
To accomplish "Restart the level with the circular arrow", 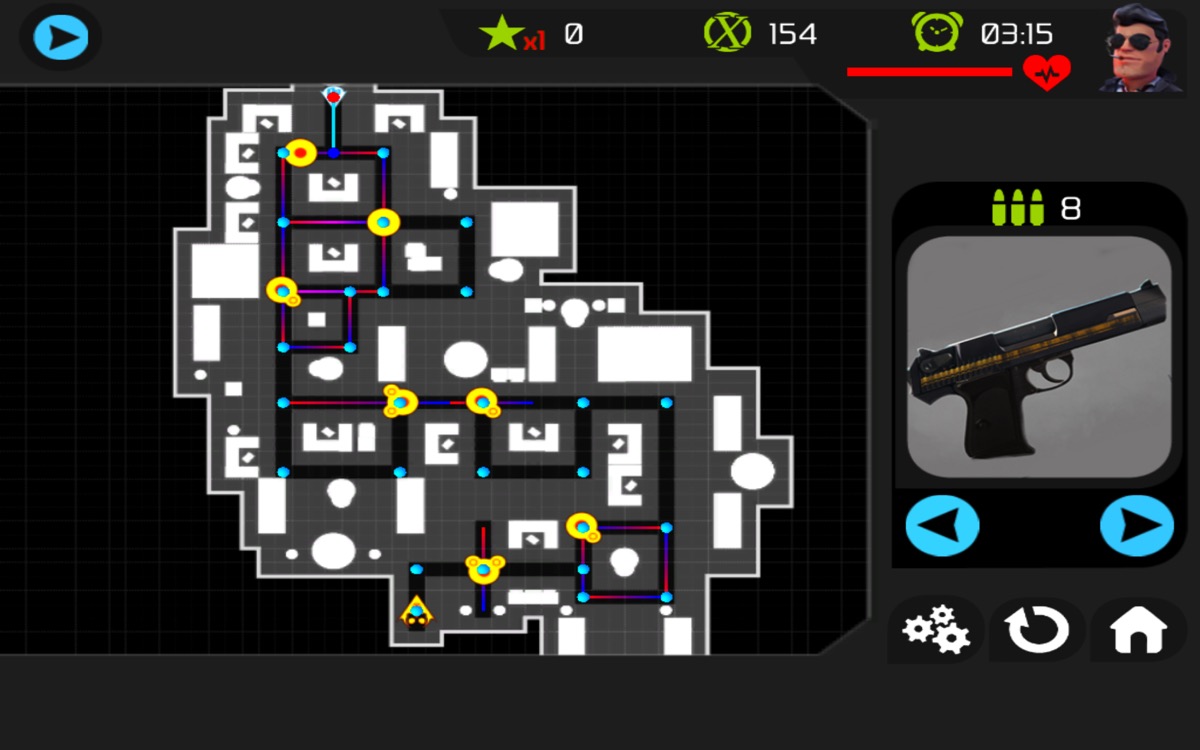I will 1037,630.
